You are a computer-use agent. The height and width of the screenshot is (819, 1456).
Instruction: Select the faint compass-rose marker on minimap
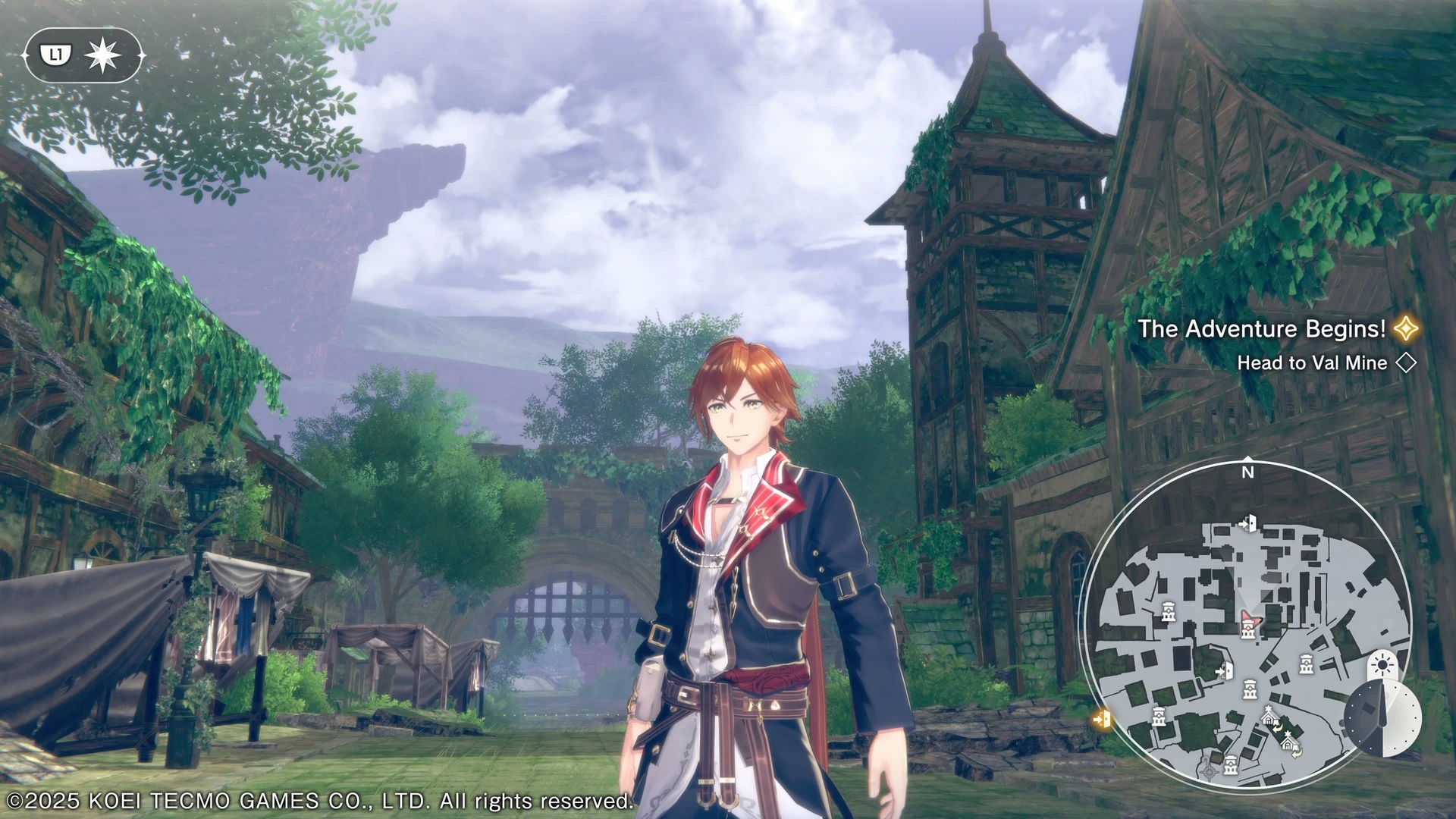[1208, 770]
